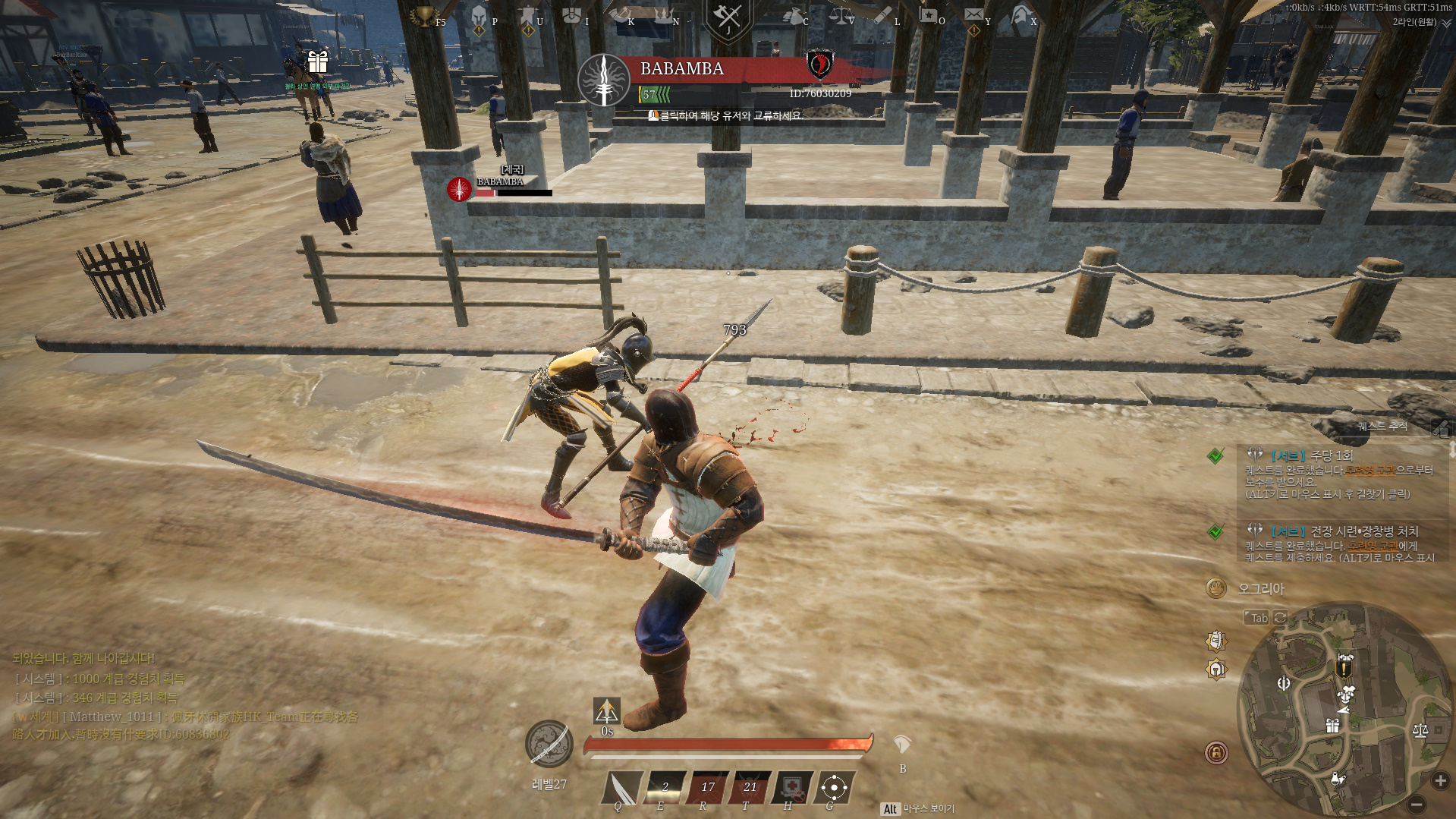1456x819 pixels.
Task: Click the crossed axe and sword emblem
Action: (727, 18)
